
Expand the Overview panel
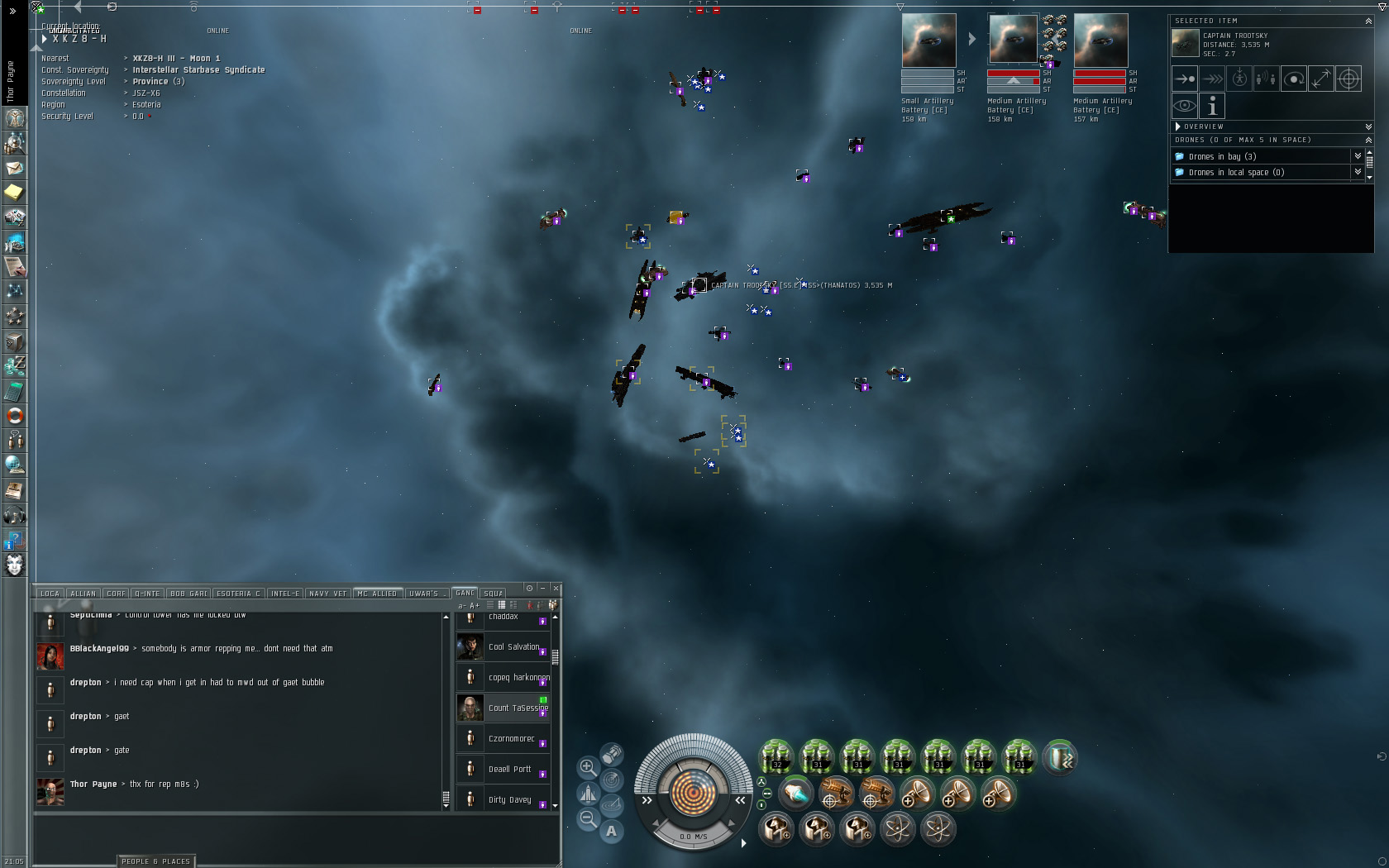pyautogui.click(x=1178, y=126)
